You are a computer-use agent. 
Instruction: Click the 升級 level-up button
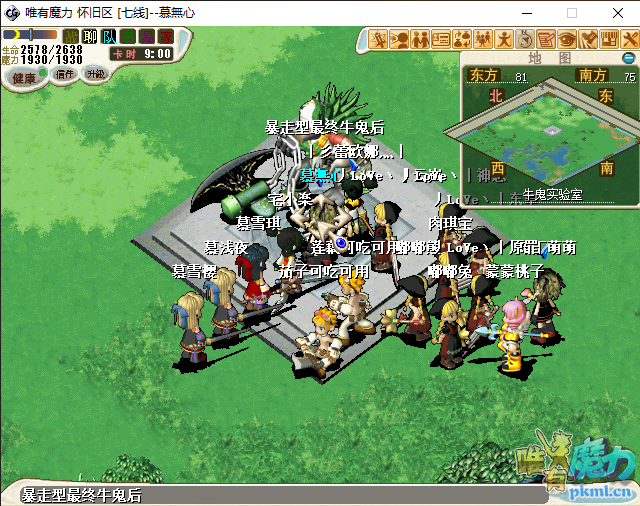click(96, 74)
